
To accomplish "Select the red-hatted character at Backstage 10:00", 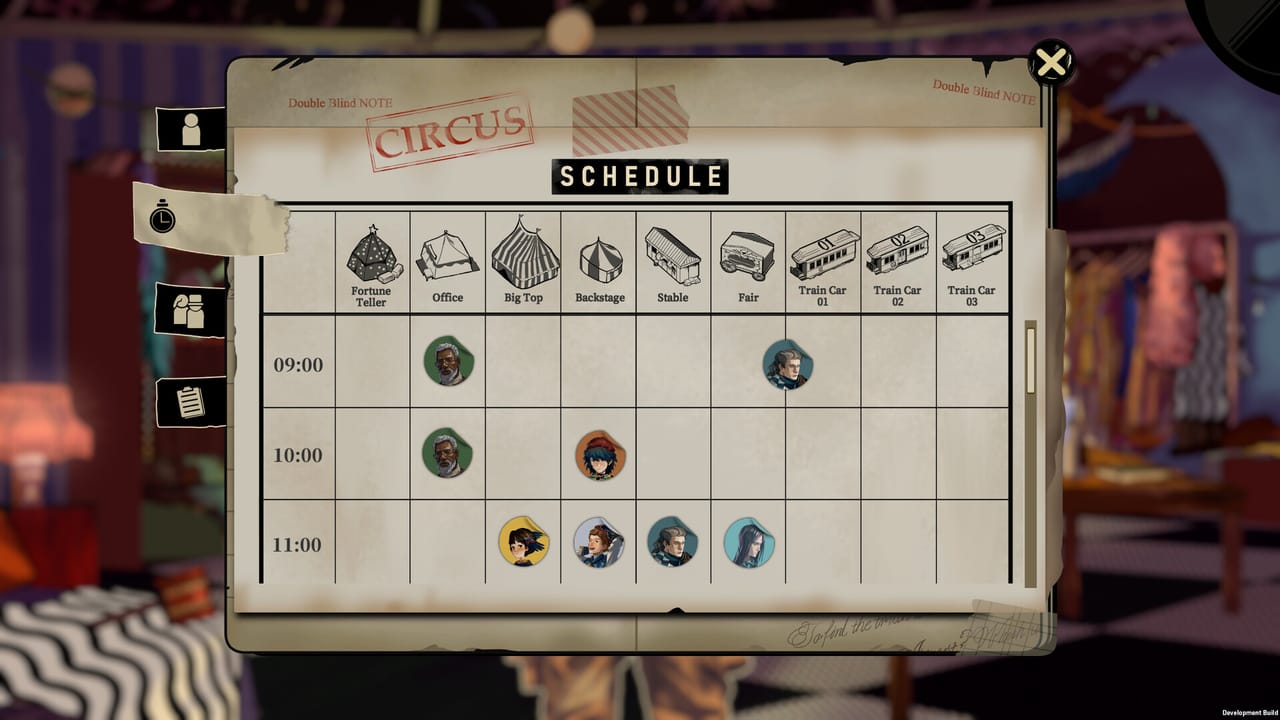I will point(598,454).
